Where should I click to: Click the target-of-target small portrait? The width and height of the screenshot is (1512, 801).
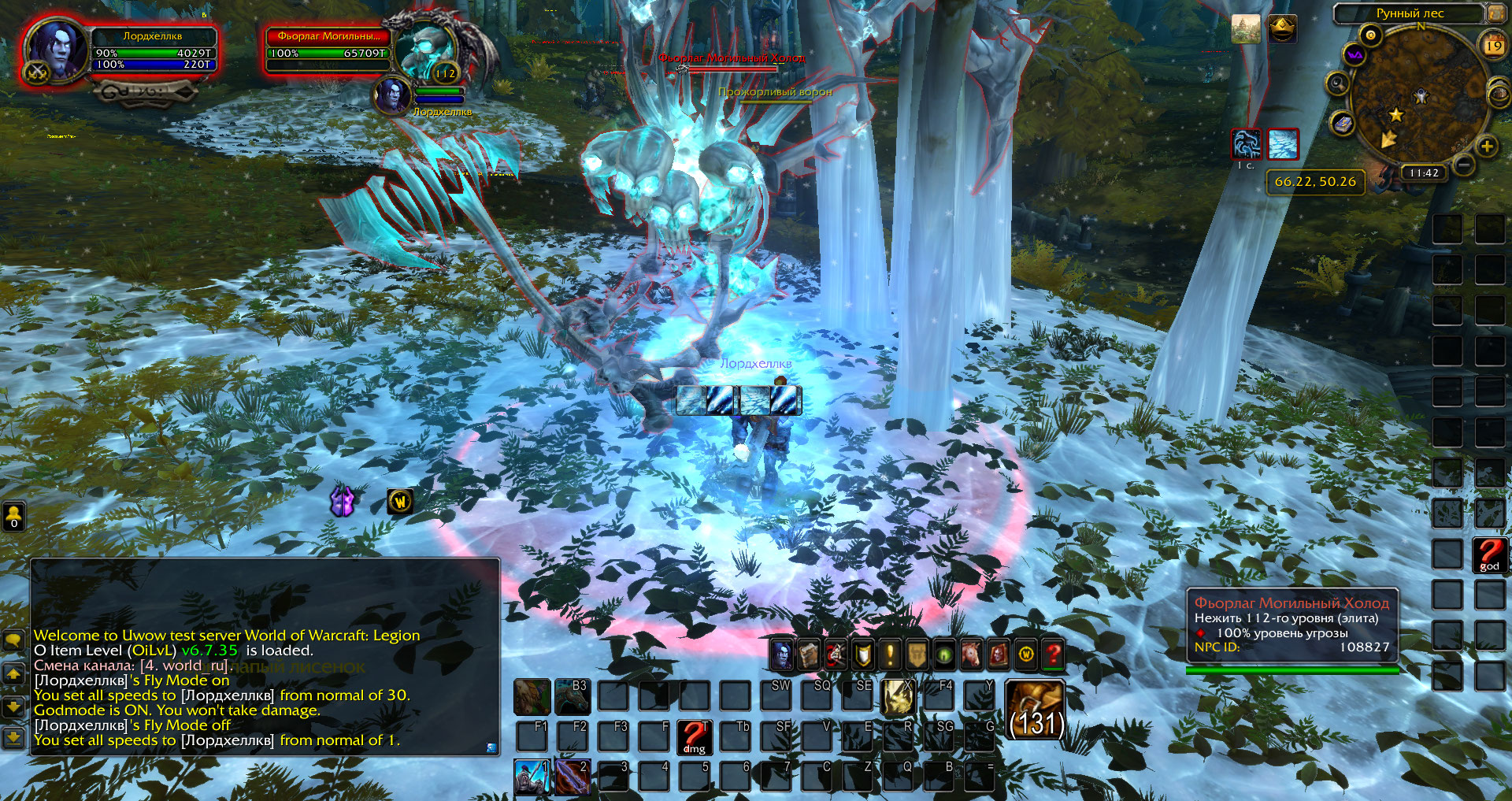pos(391,95)
